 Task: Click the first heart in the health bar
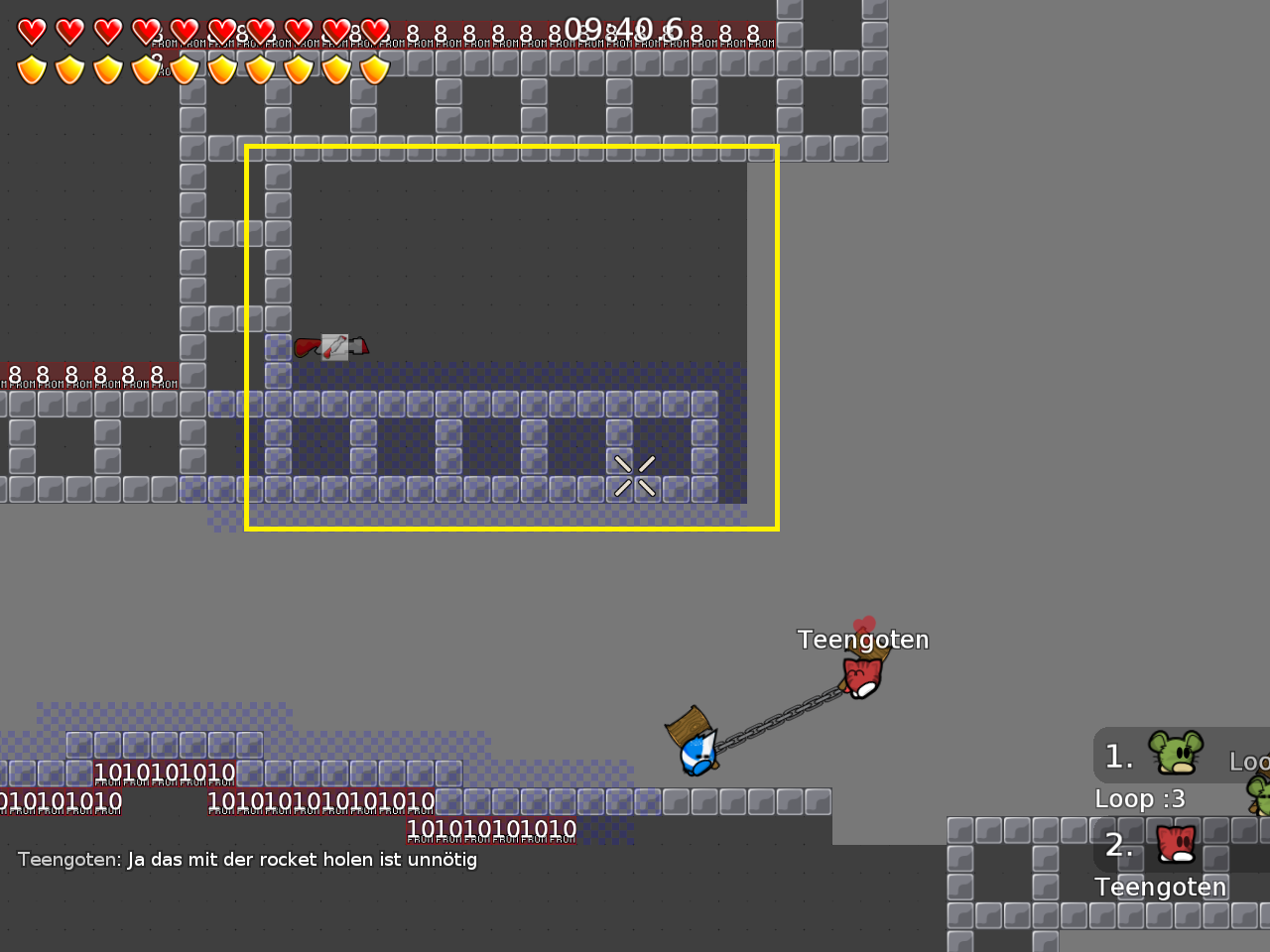pos(33,30)
